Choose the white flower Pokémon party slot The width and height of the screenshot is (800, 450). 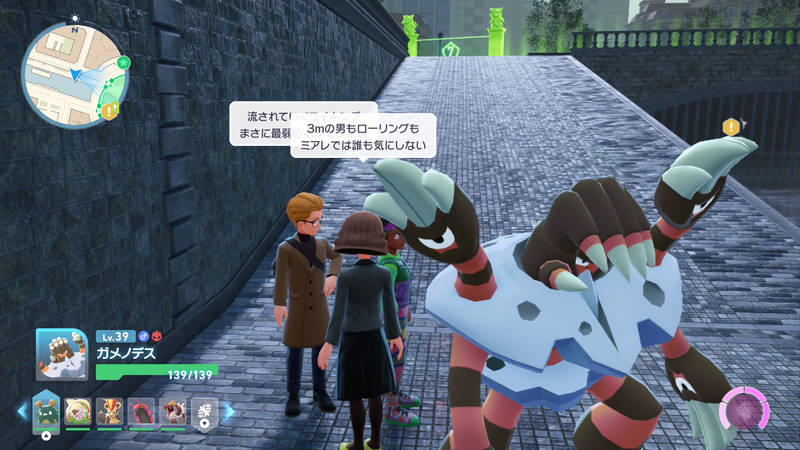click(x=204, y=410)
